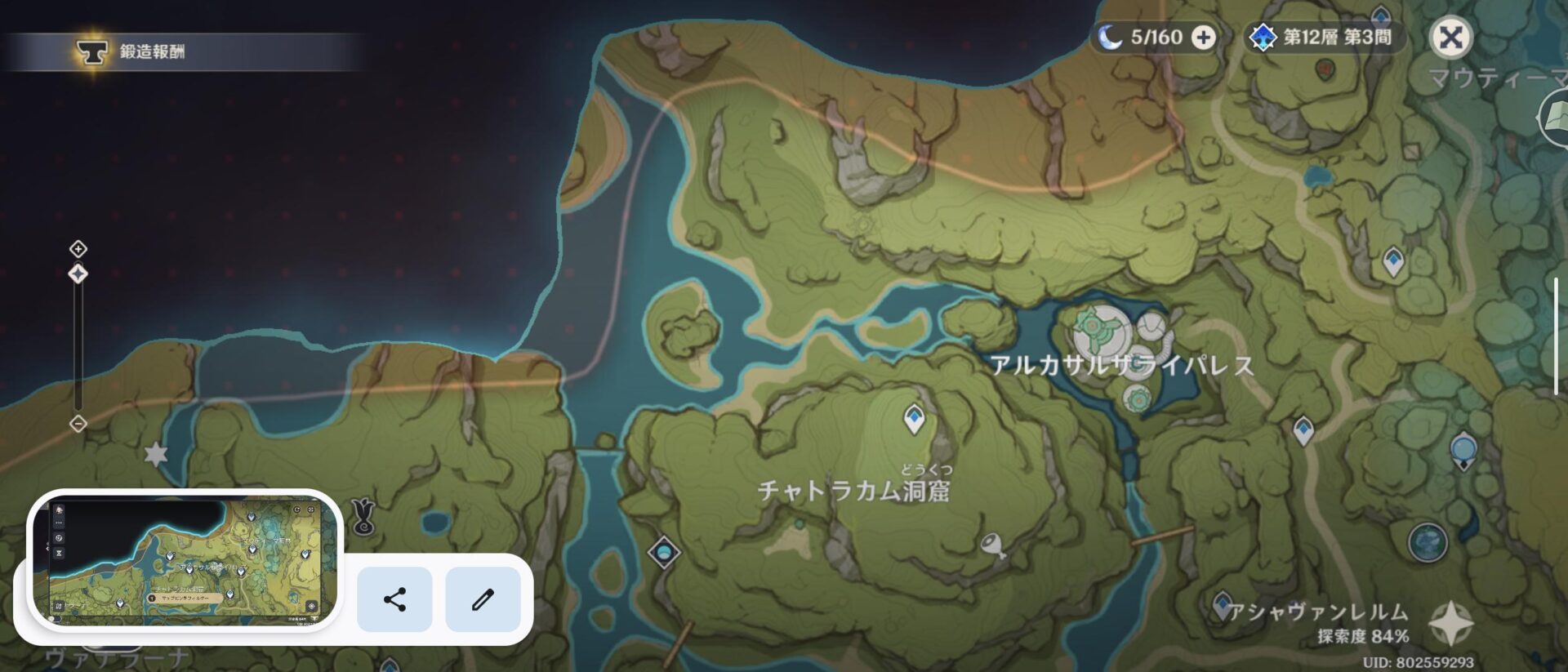Select the teleport waypoint beside アシャヴァンレルム label
This screenshot has width=1568, height=672.
1222,605
